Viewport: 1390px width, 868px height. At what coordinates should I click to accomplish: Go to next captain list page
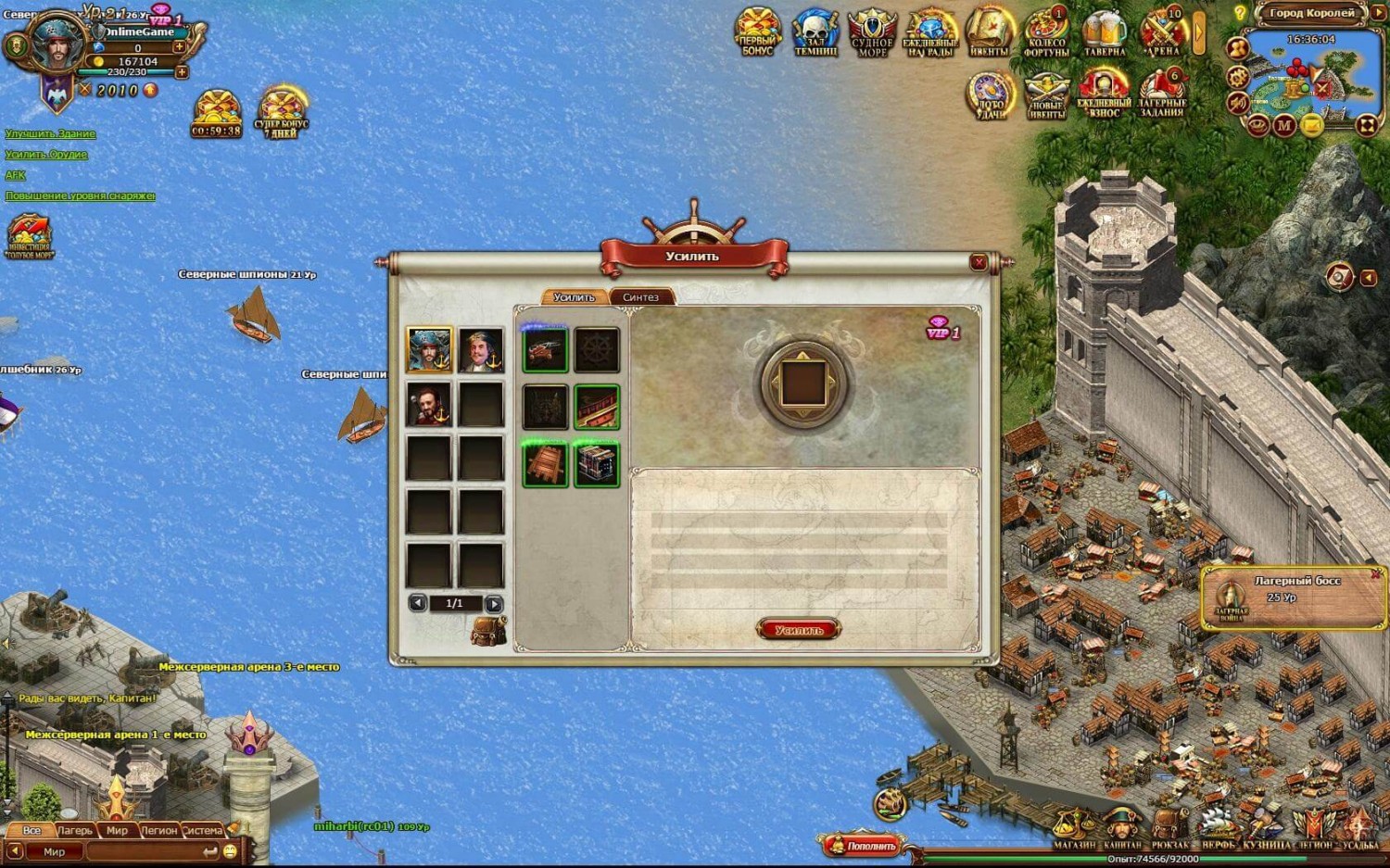[x=494, y=604]
